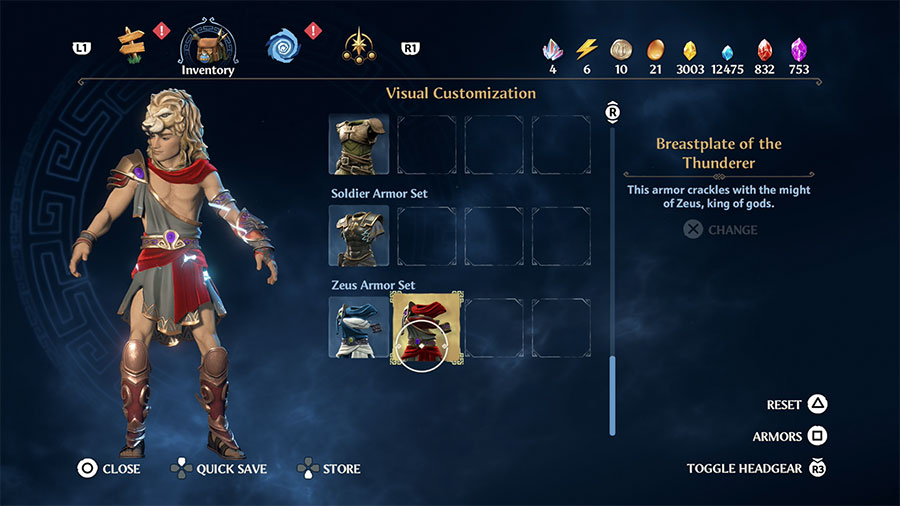This screenshot has width=900, height=506.
Task: Select the red Breastplate of the Thunderer
Action: coord(425,327)
